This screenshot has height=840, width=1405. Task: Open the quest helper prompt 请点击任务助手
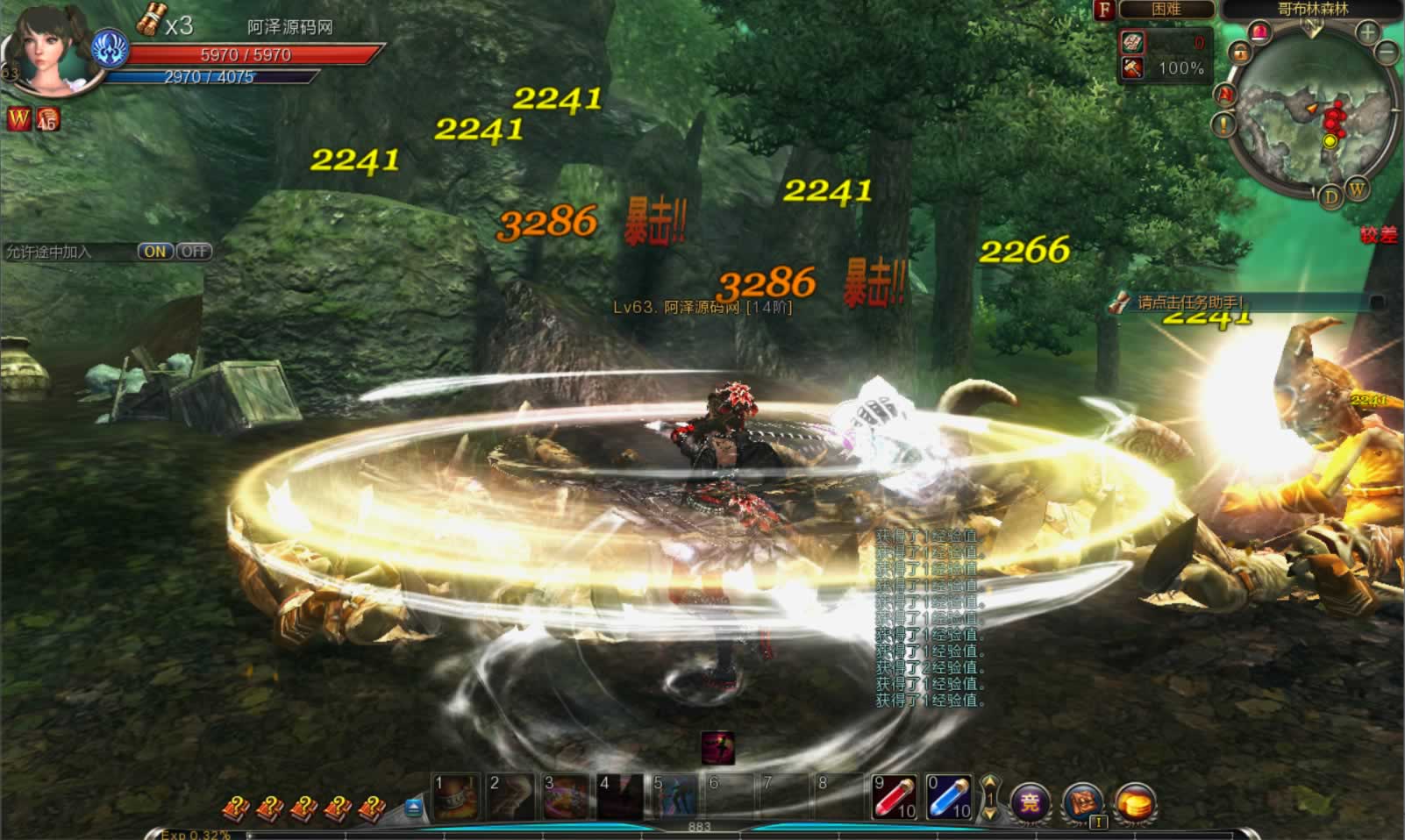(1188, 303)
